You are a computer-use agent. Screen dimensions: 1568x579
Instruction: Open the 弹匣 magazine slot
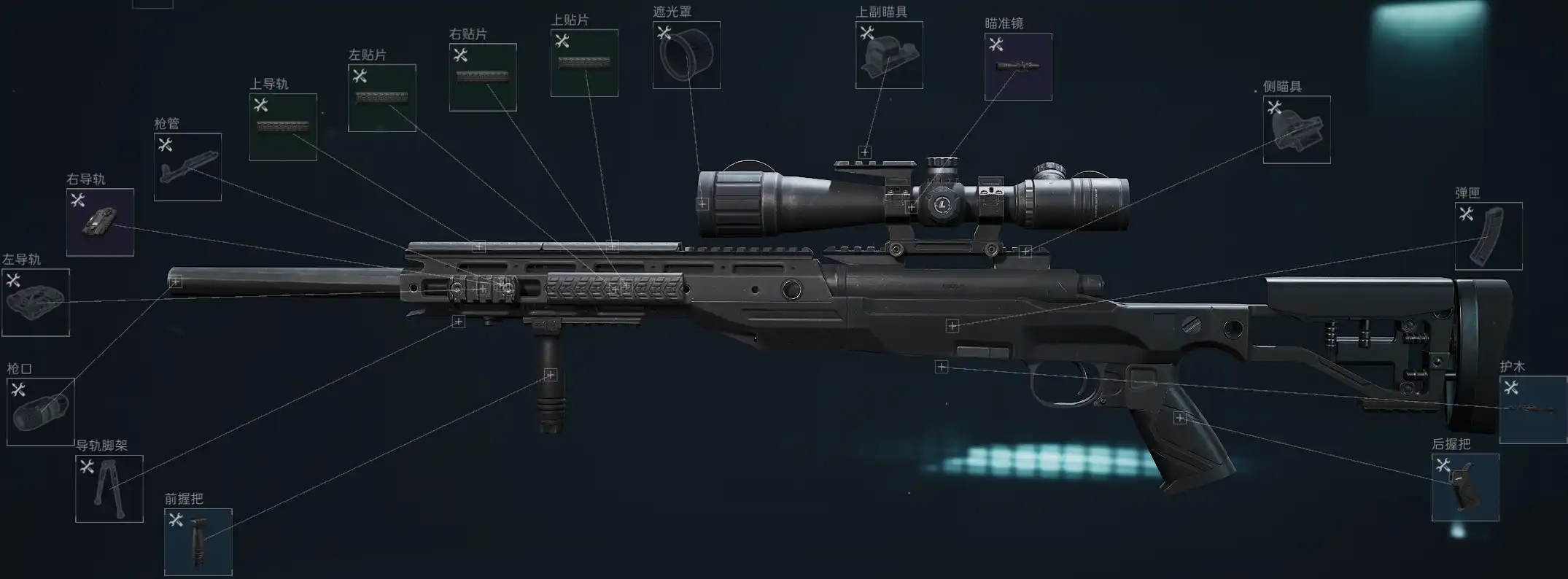point(1489,236)
